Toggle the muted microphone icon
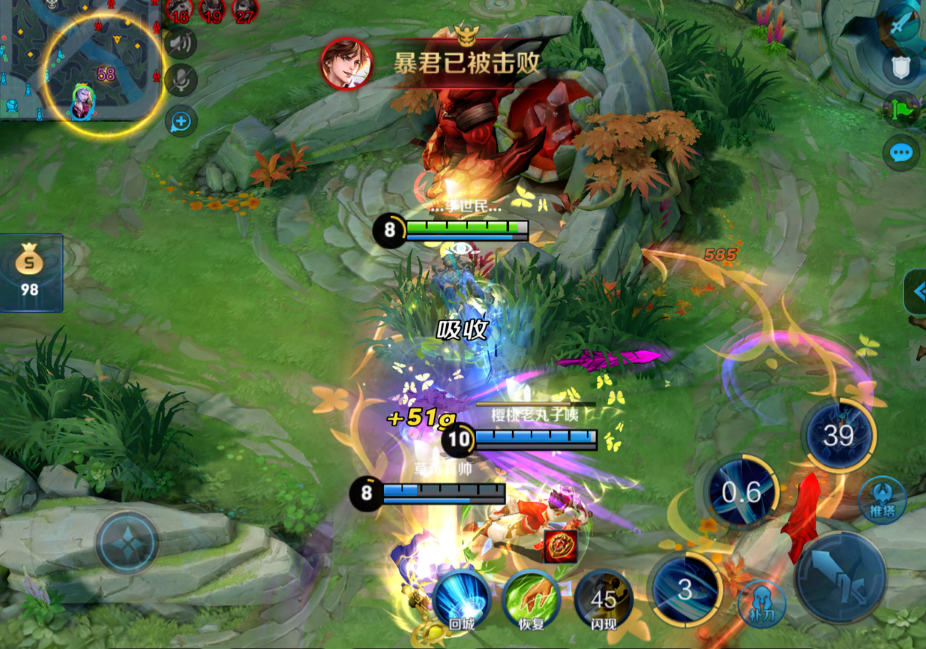 point(181,81)
